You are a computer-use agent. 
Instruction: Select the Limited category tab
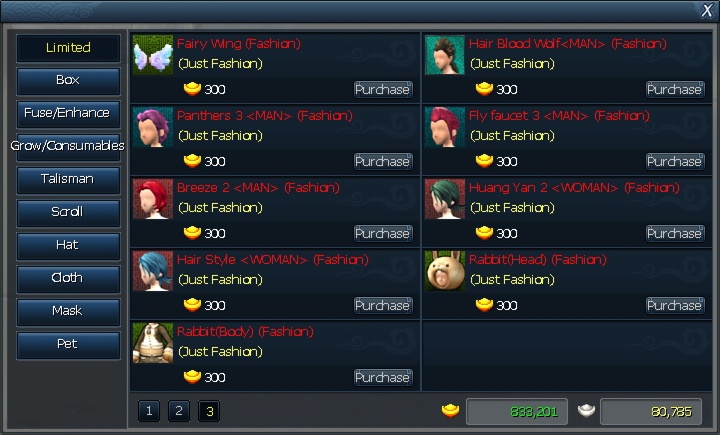[x=68, y=47]
